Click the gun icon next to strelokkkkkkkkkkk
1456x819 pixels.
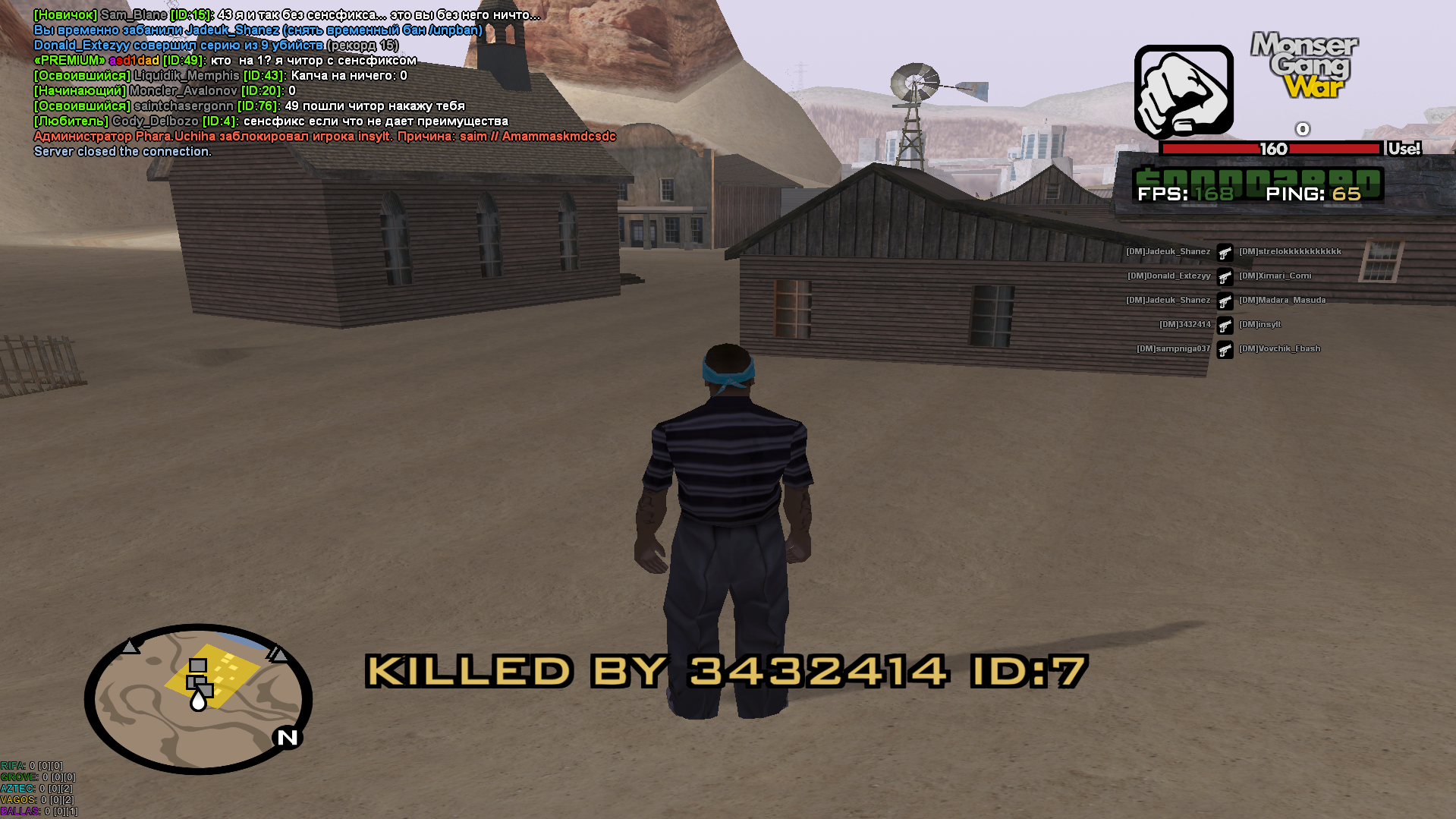coord(1226,253)
